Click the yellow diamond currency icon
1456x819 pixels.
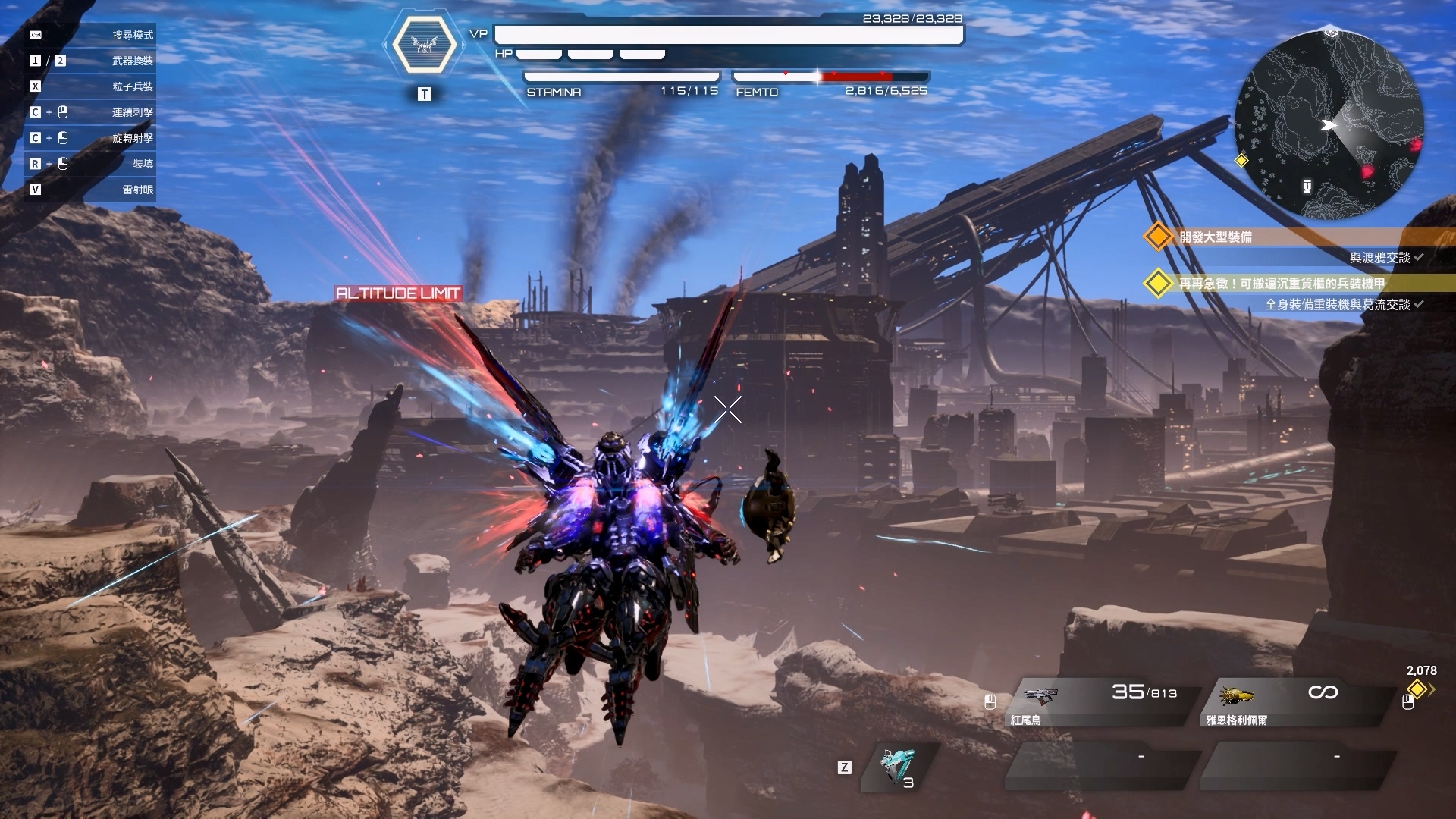1417,689
